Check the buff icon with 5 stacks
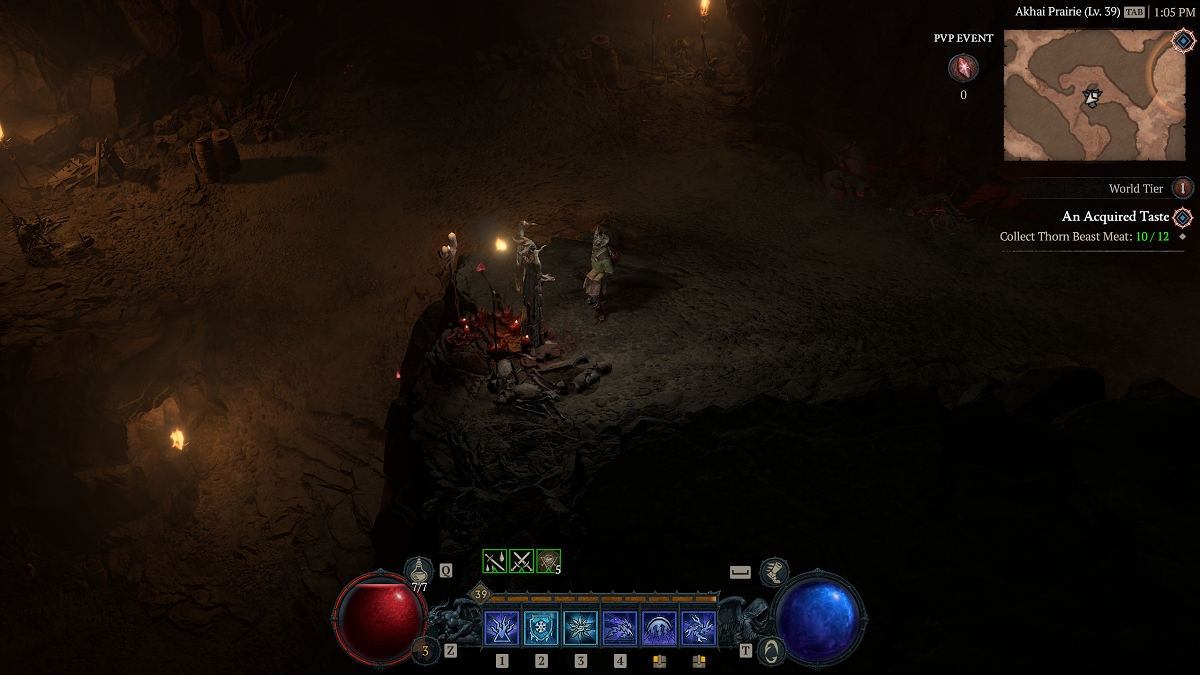The image size is (1200, 675). [x=548, y=561]
